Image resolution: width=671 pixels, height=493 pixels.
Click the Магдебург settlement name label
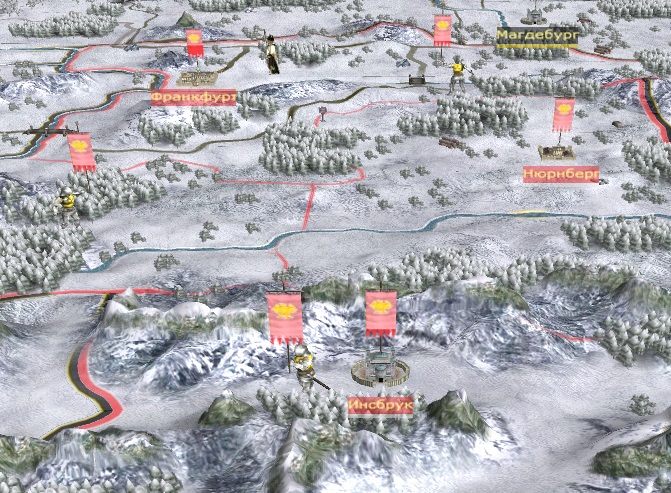537,37
